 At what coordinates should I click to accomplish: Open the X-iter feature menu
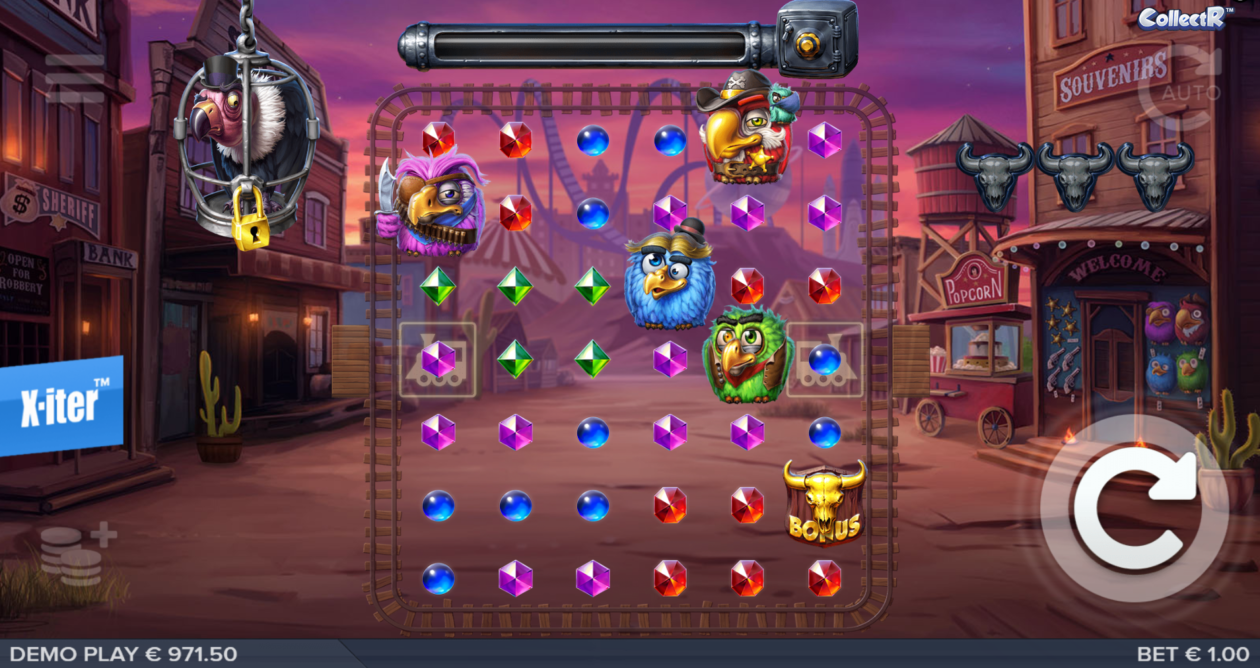[x=62, y=405]
